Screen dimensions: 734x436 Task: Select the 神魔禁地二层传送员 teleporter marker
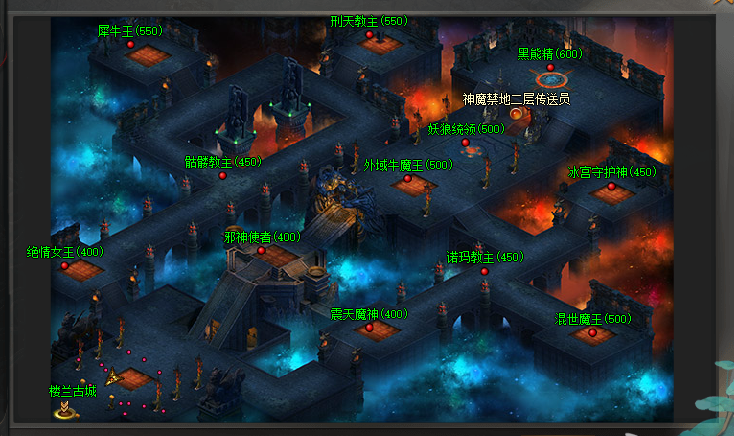pyautogui.click(x=516, y=113)
